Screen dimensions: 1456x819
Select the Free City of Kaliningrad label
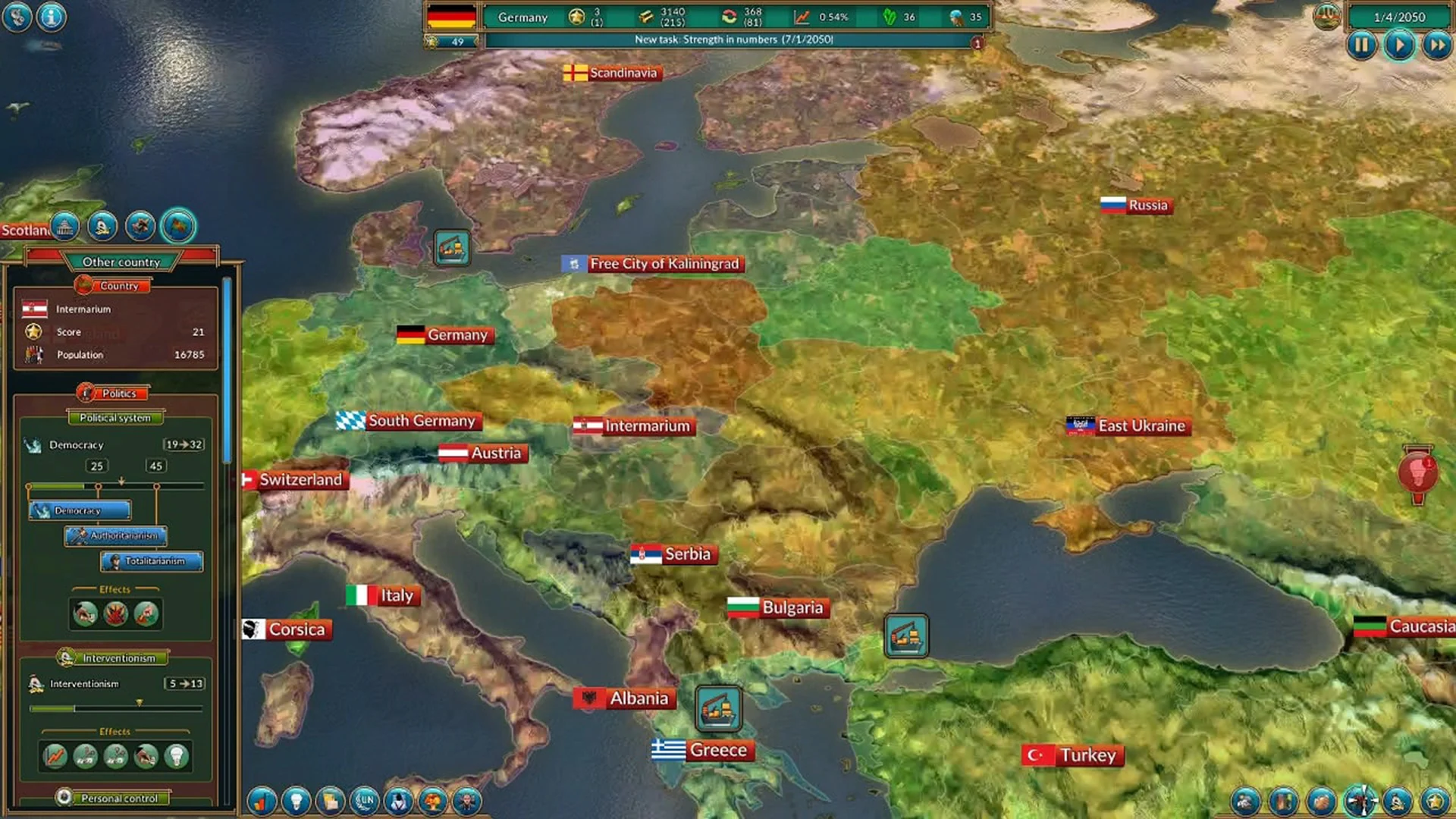(x=657, y=264)
